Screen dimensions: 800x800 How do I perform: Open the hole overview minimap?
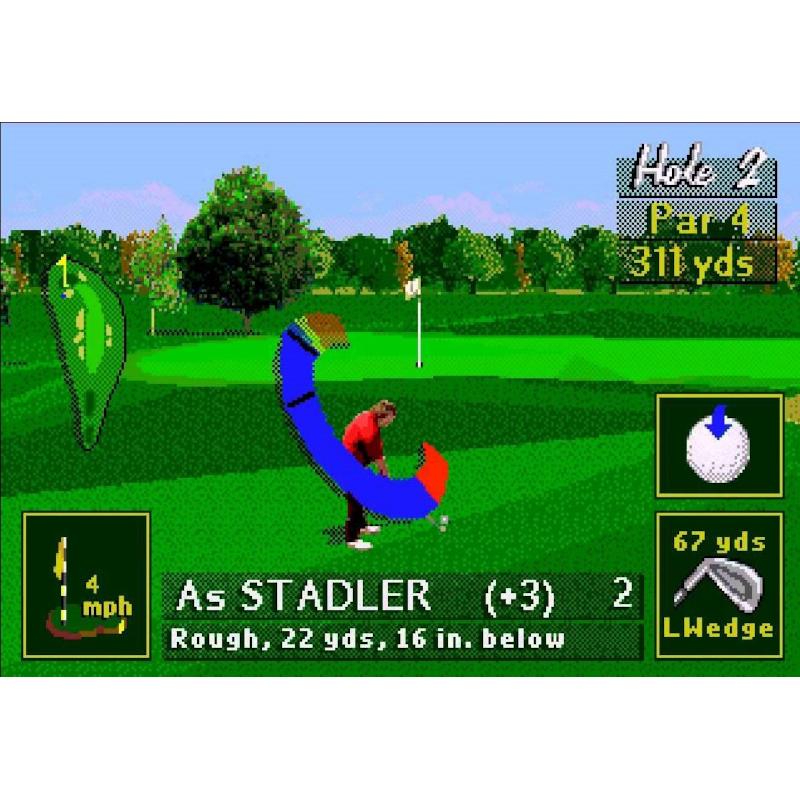[x=87, y=348]
